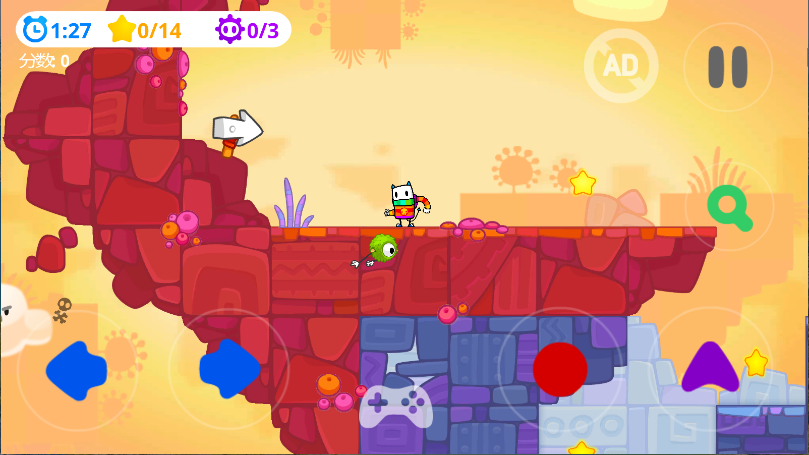Tap the no-ads AD button

[620, 66]
